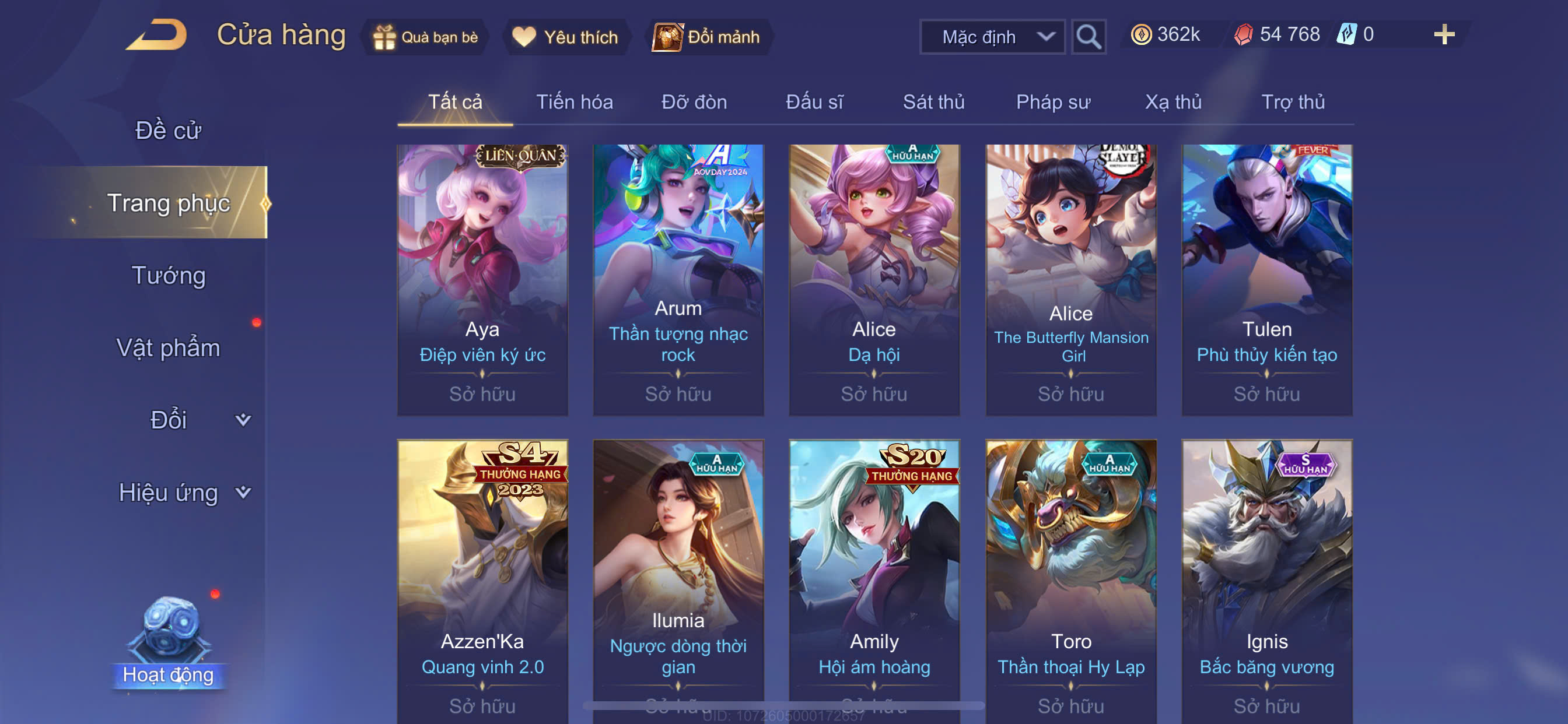Switch to the Đỡ đòn tab

click(694, 101)
